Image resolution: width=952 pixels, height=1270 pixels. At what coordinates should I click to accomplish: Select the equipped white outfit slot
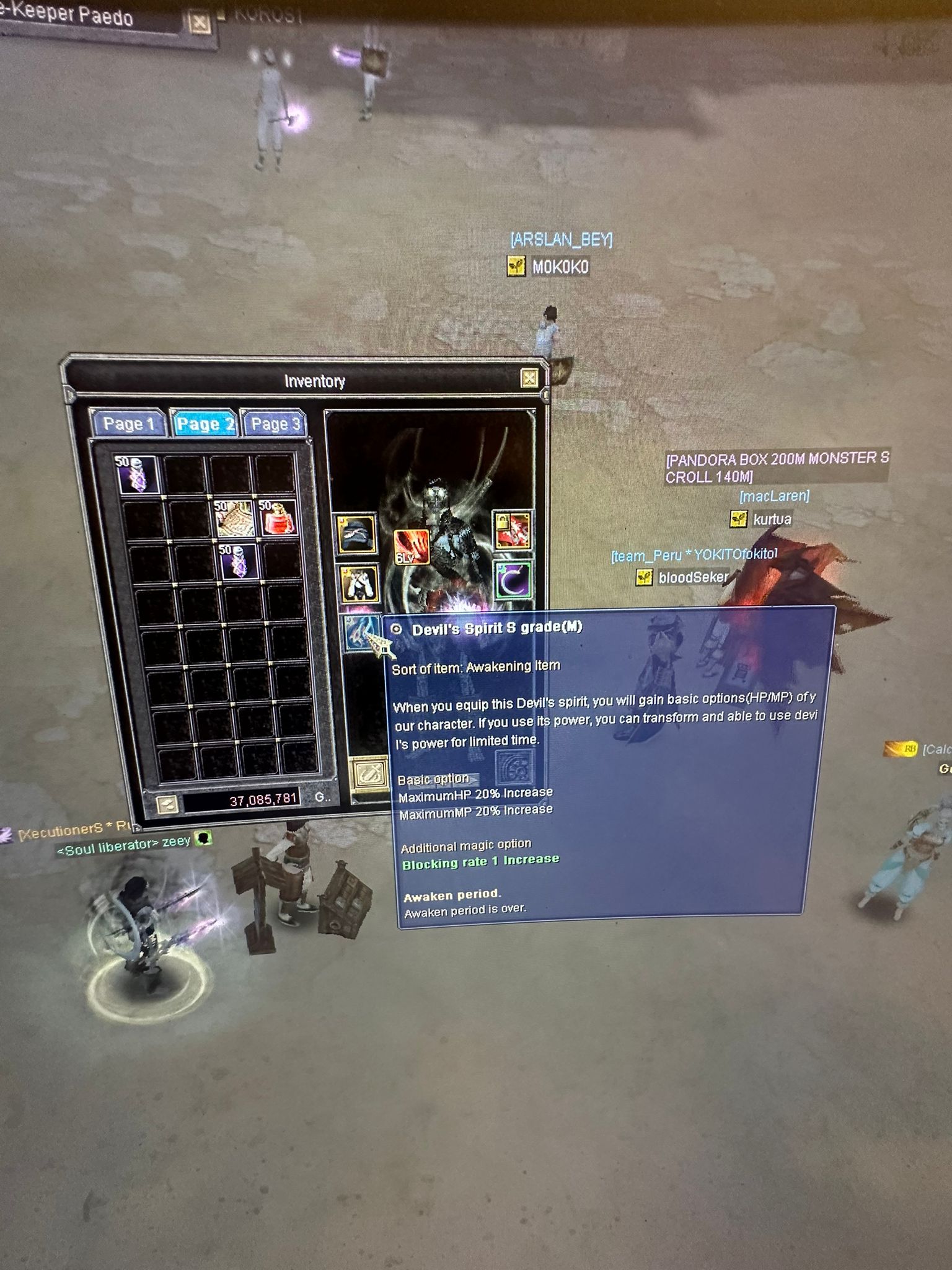pyautogui.click(x=359, y=584)
